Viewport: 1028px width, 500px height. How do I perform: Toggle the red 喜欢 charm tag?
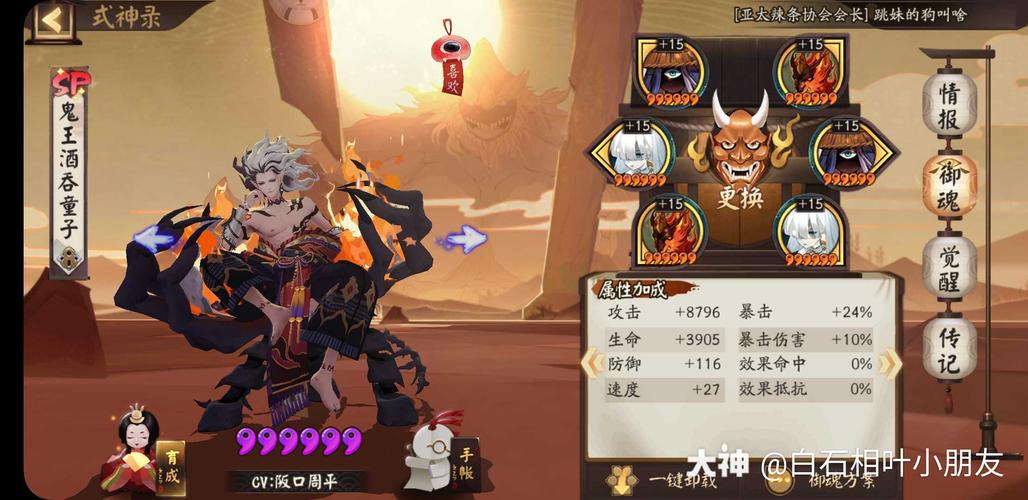pos(453,62)
